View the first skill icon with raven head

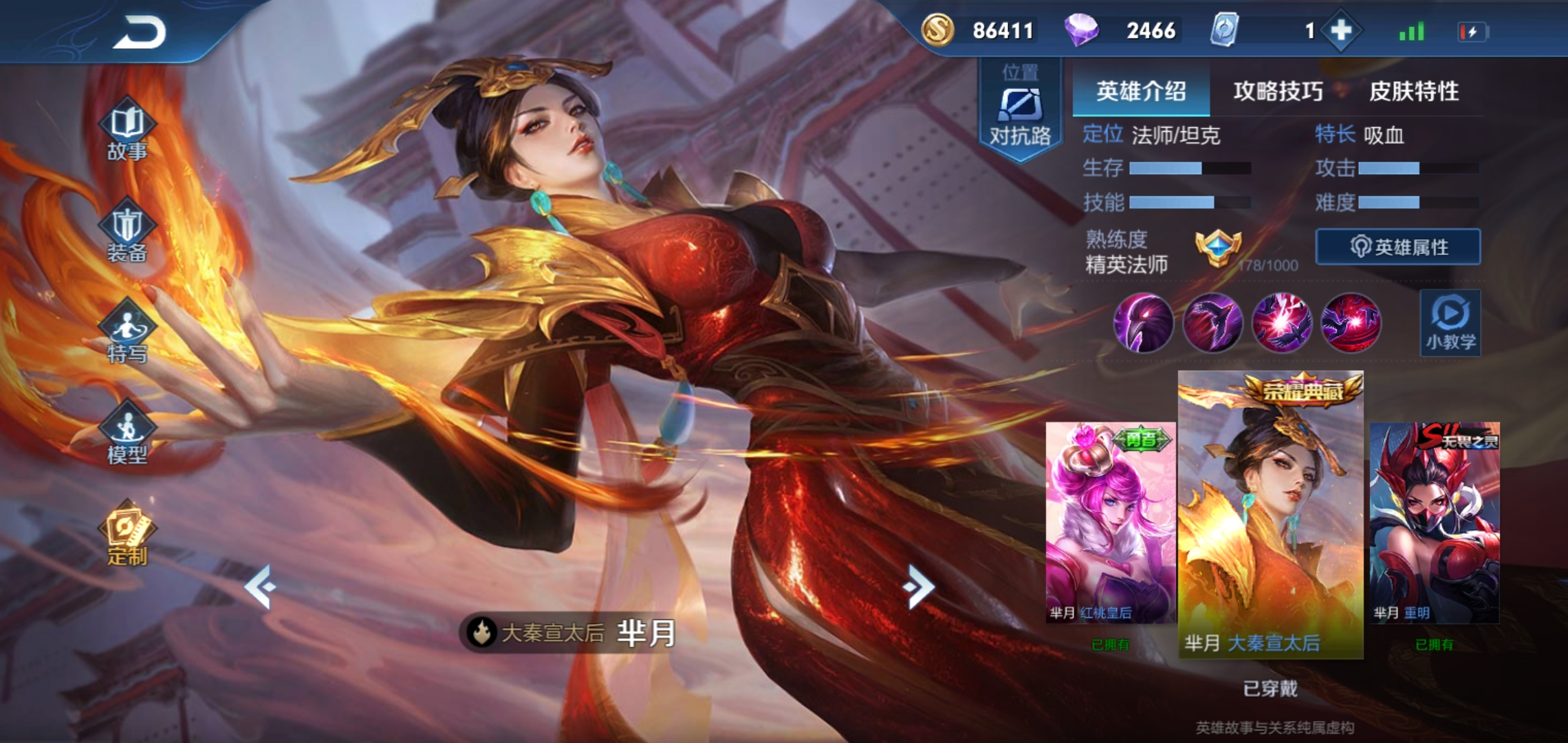coord(1143,323)
